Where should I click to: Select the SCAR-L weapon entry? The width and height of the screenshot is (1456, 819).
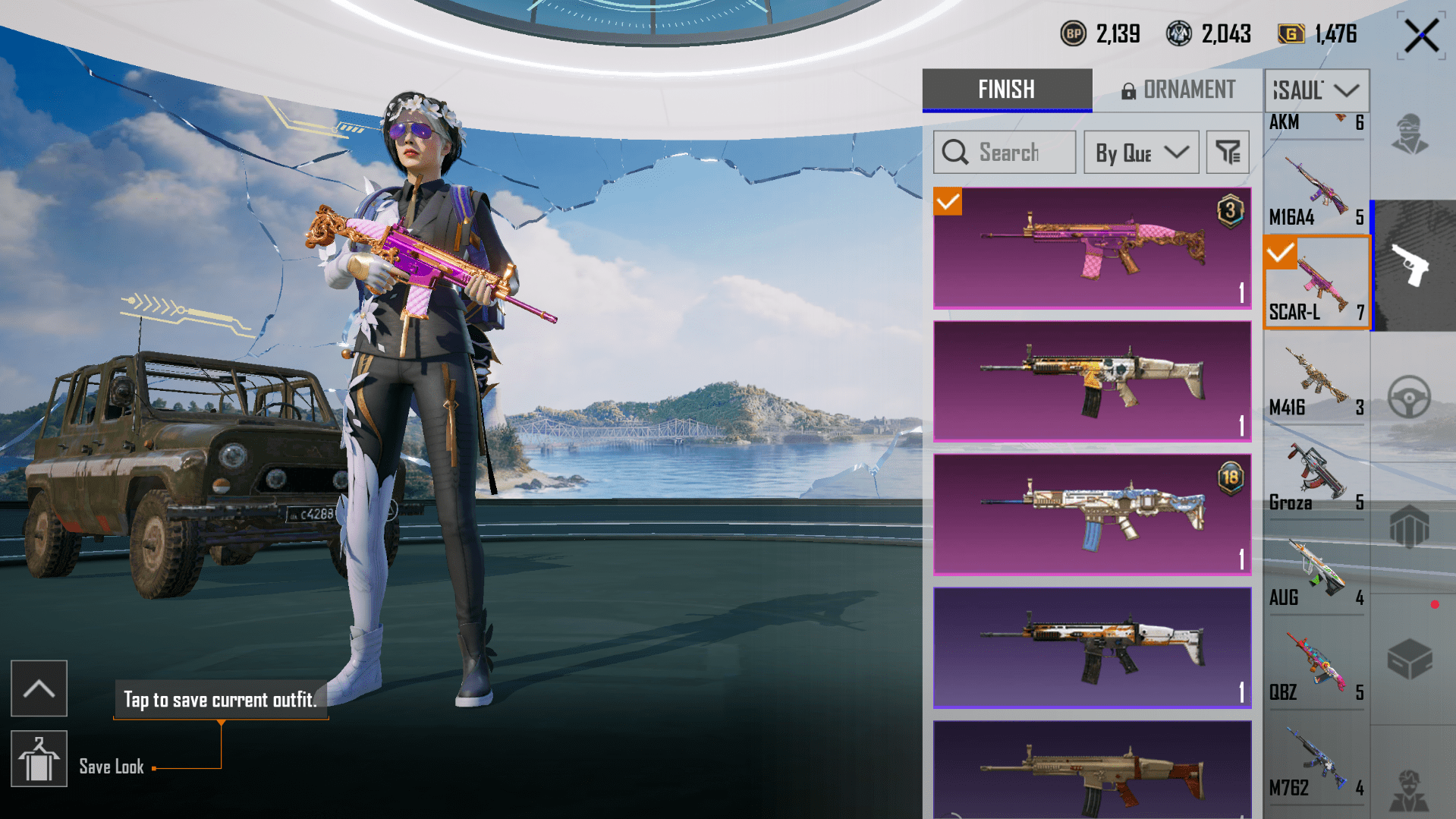pyautogui.click(x=1316, y=283)
